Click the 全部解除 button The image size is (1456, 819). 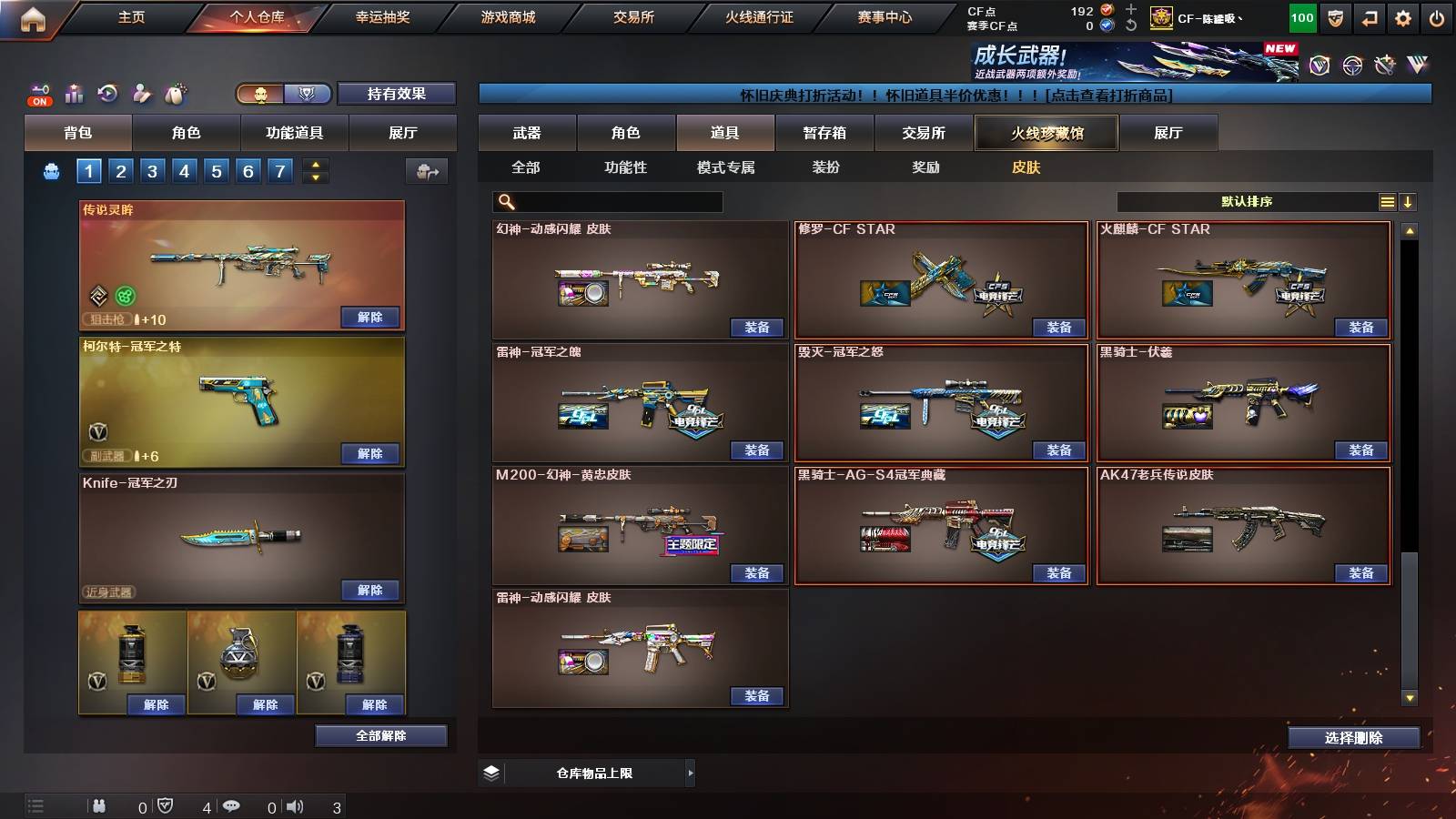pyautogui.click(x=380, y=735)
